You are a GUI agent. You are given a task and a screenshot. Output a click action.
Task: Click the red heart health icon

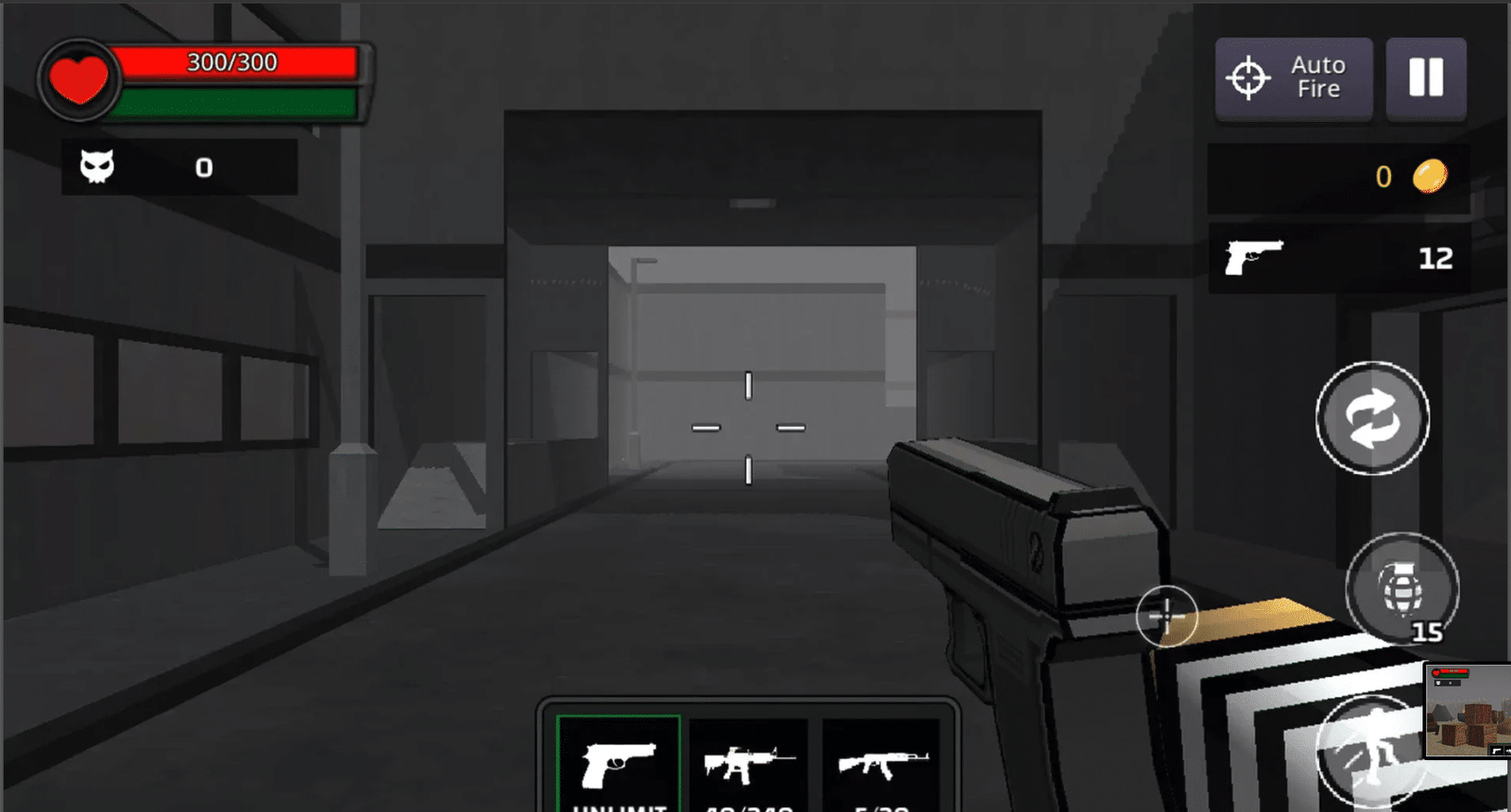pos(79,79)
